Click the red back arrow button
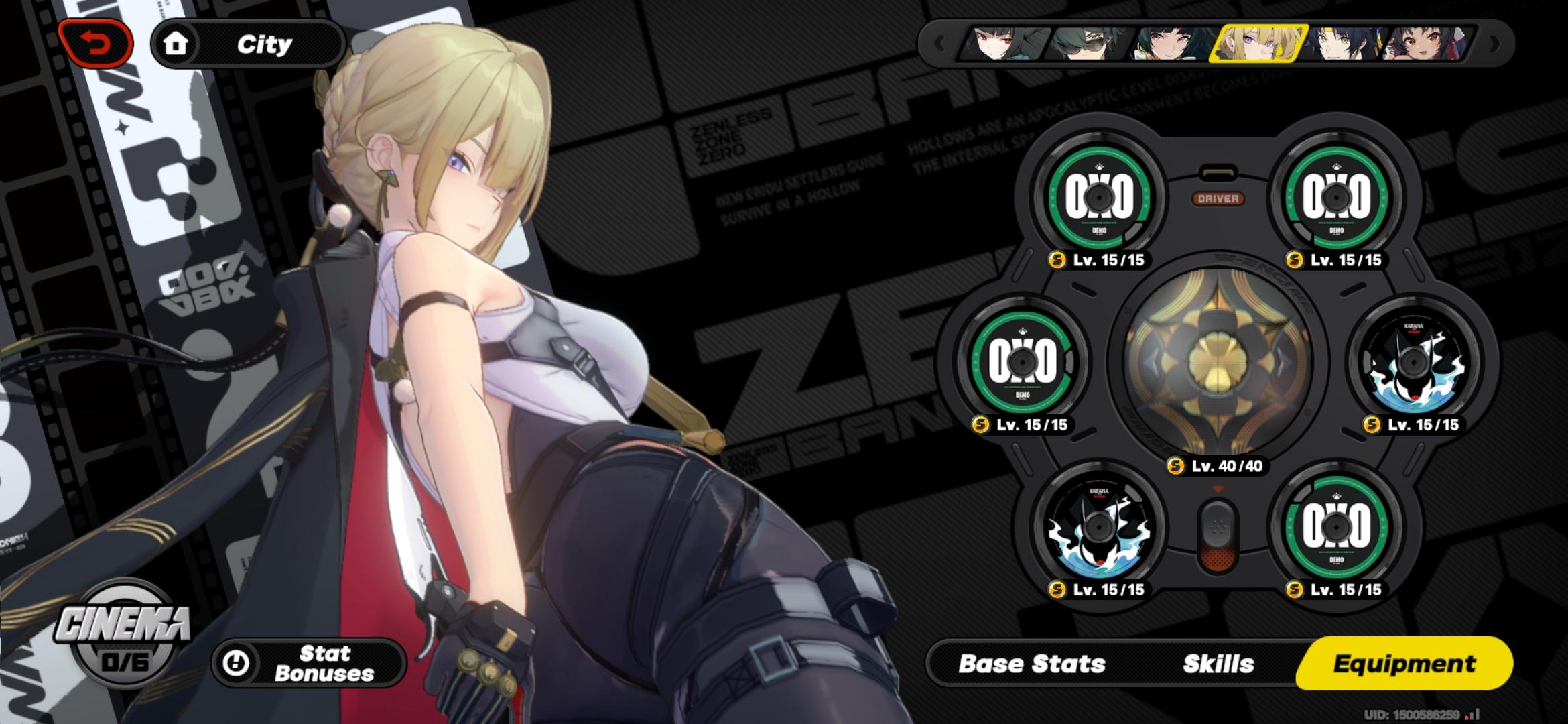 (96, 44)
